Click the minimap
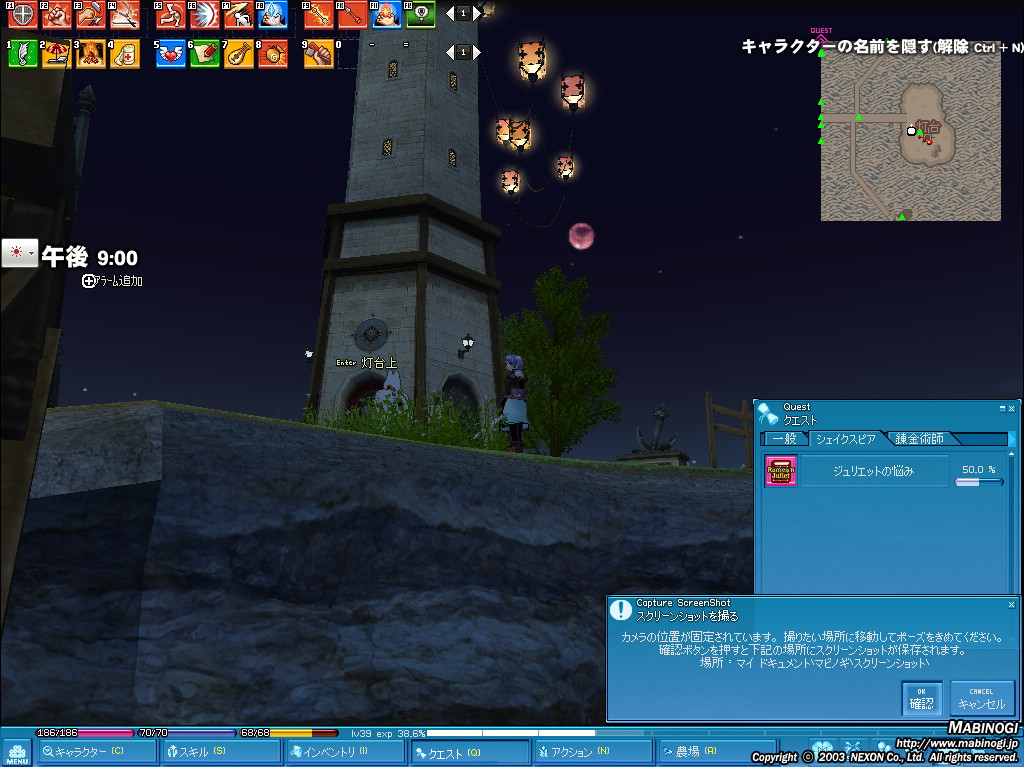The image size is (1024, 767). (x=910, y=137)
